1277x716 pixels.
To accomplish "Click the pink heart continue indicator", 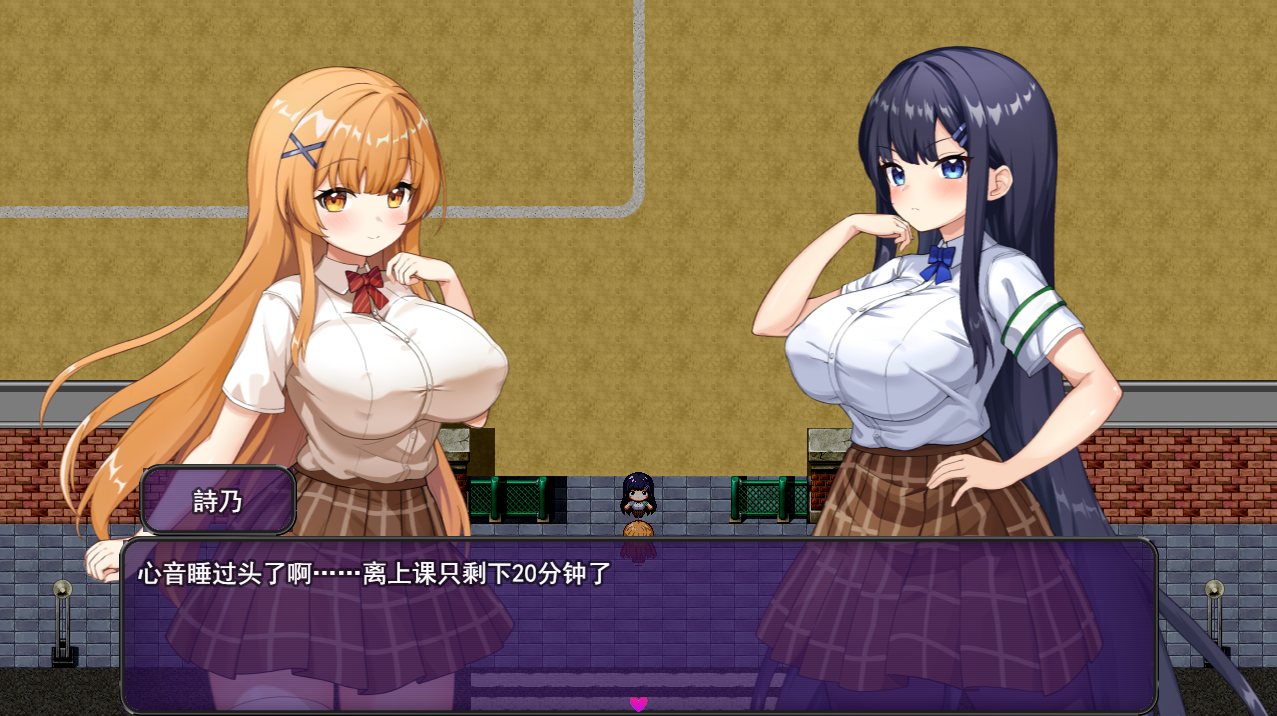I will click(x=638, y=704).
